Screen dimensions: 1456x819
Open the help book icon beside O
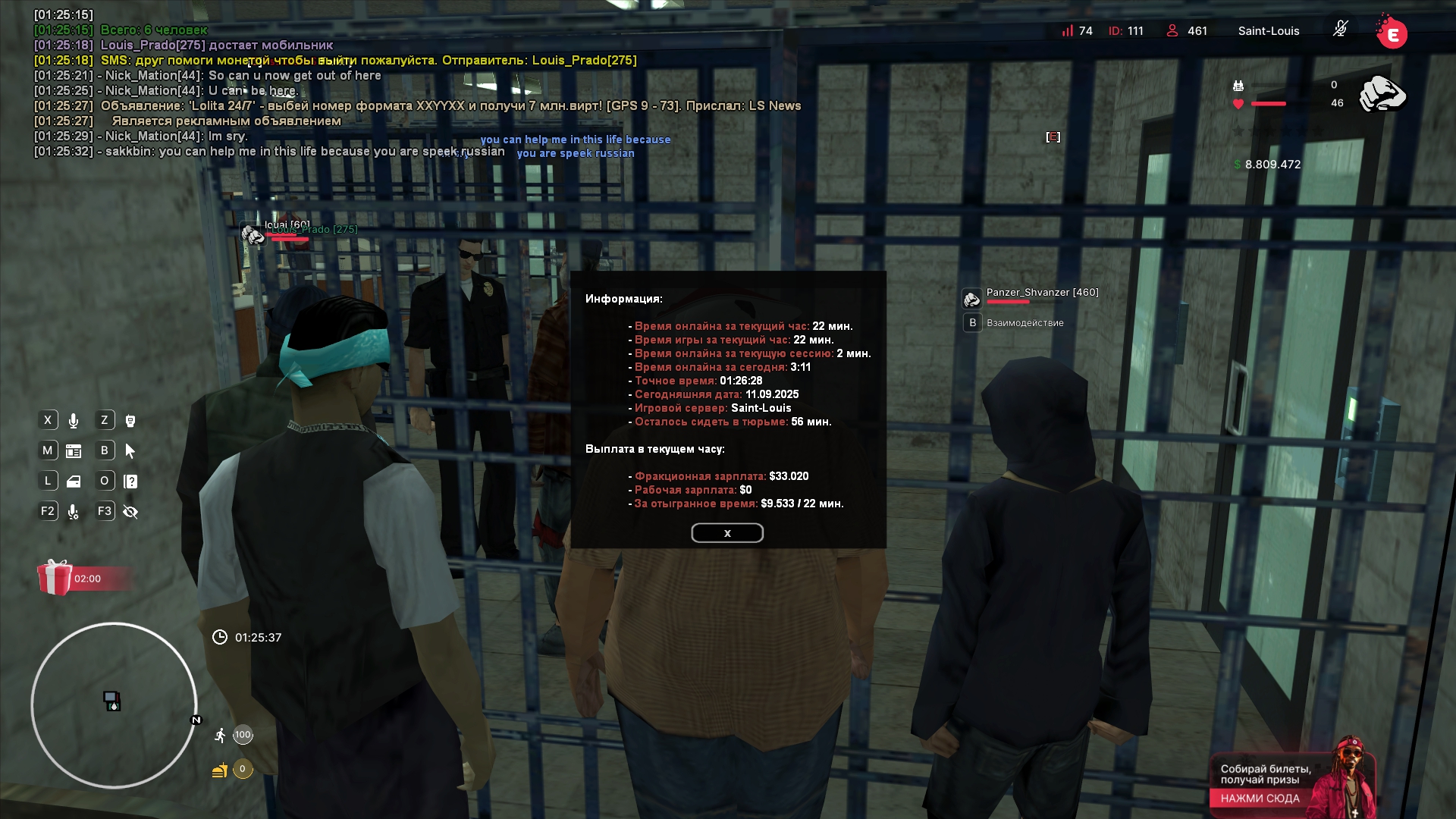pyautogui.click(x=130, y=482)
